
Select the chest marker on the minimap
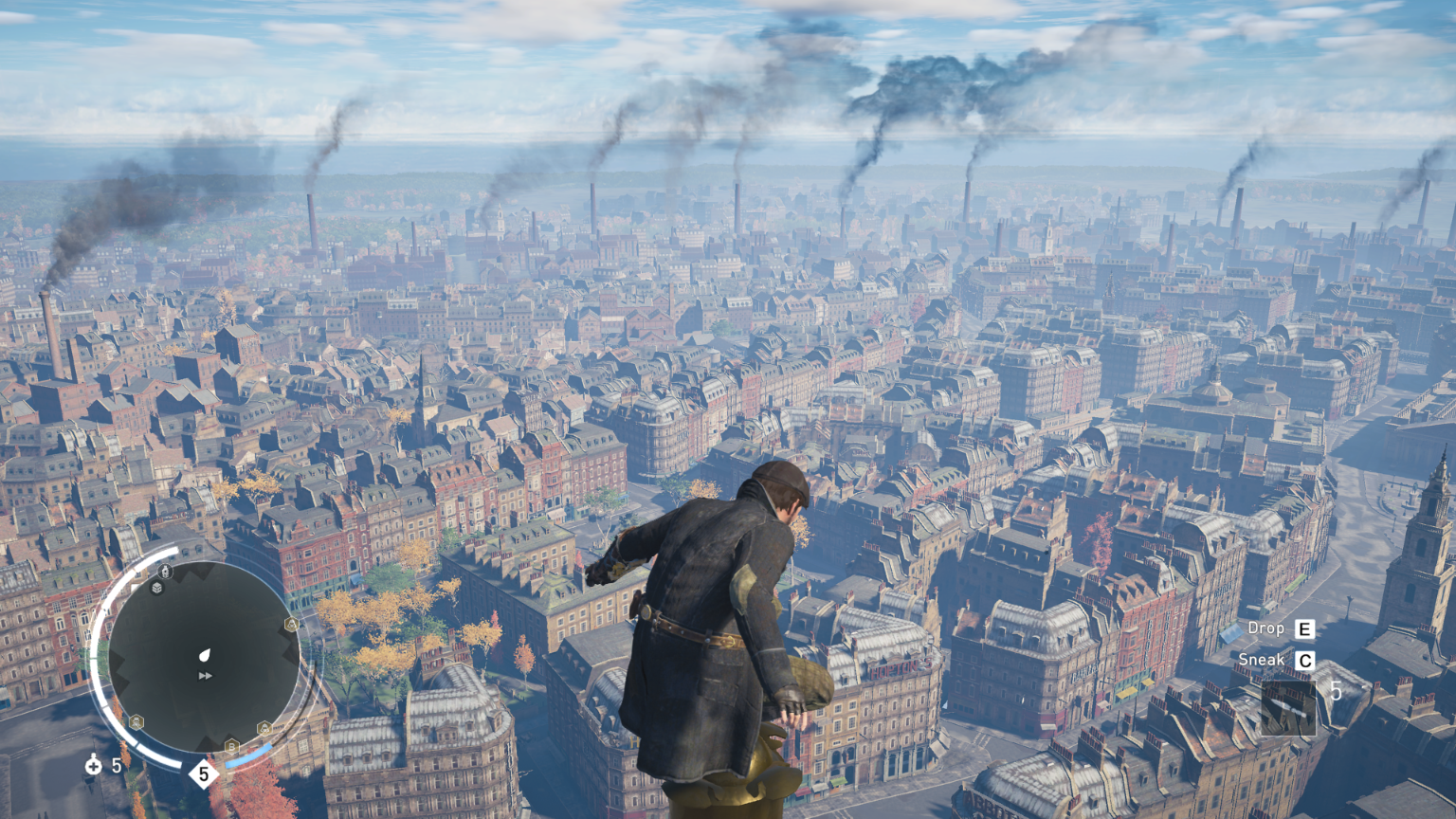[x=157, y=588]
